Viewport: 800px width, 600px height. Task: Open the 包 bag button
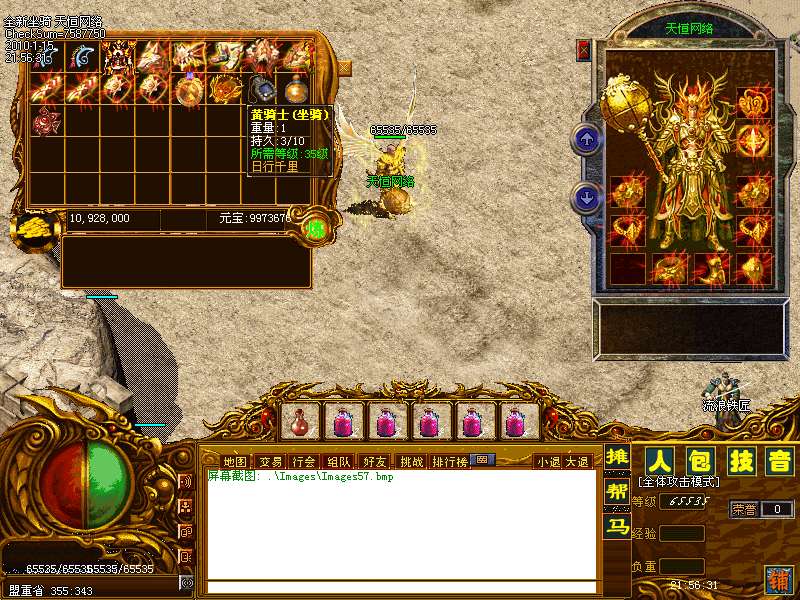pyautogui.click(x=699, y=462)
